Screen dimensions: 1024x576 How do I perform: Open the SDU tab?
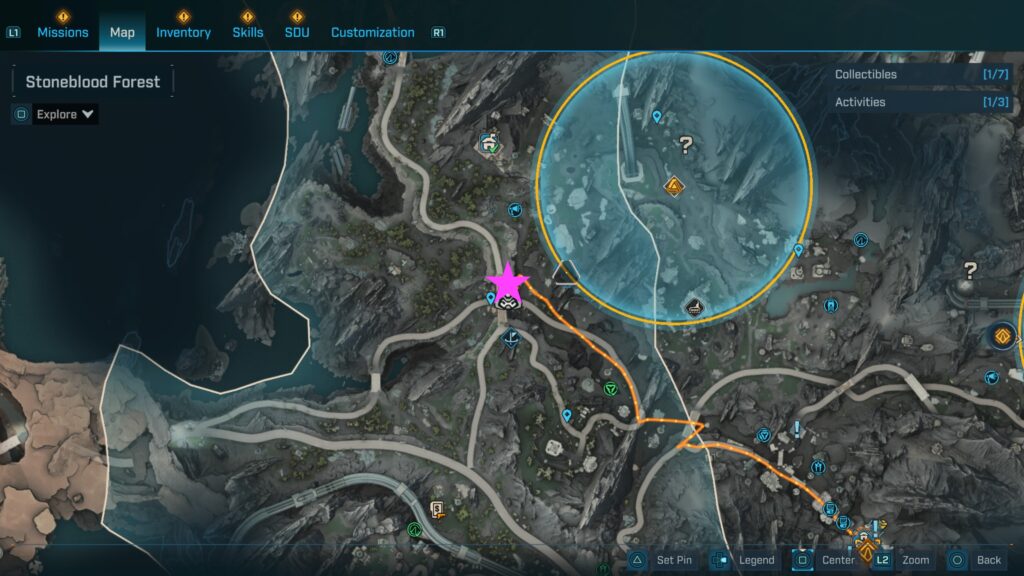(x=297, y=32)
